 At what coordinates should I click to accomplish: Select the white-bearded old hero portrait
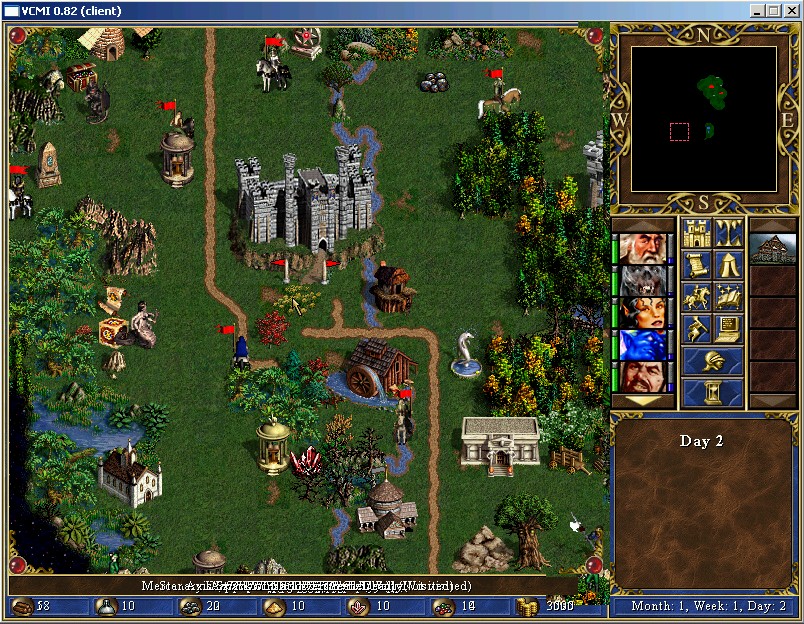point(641,249)
